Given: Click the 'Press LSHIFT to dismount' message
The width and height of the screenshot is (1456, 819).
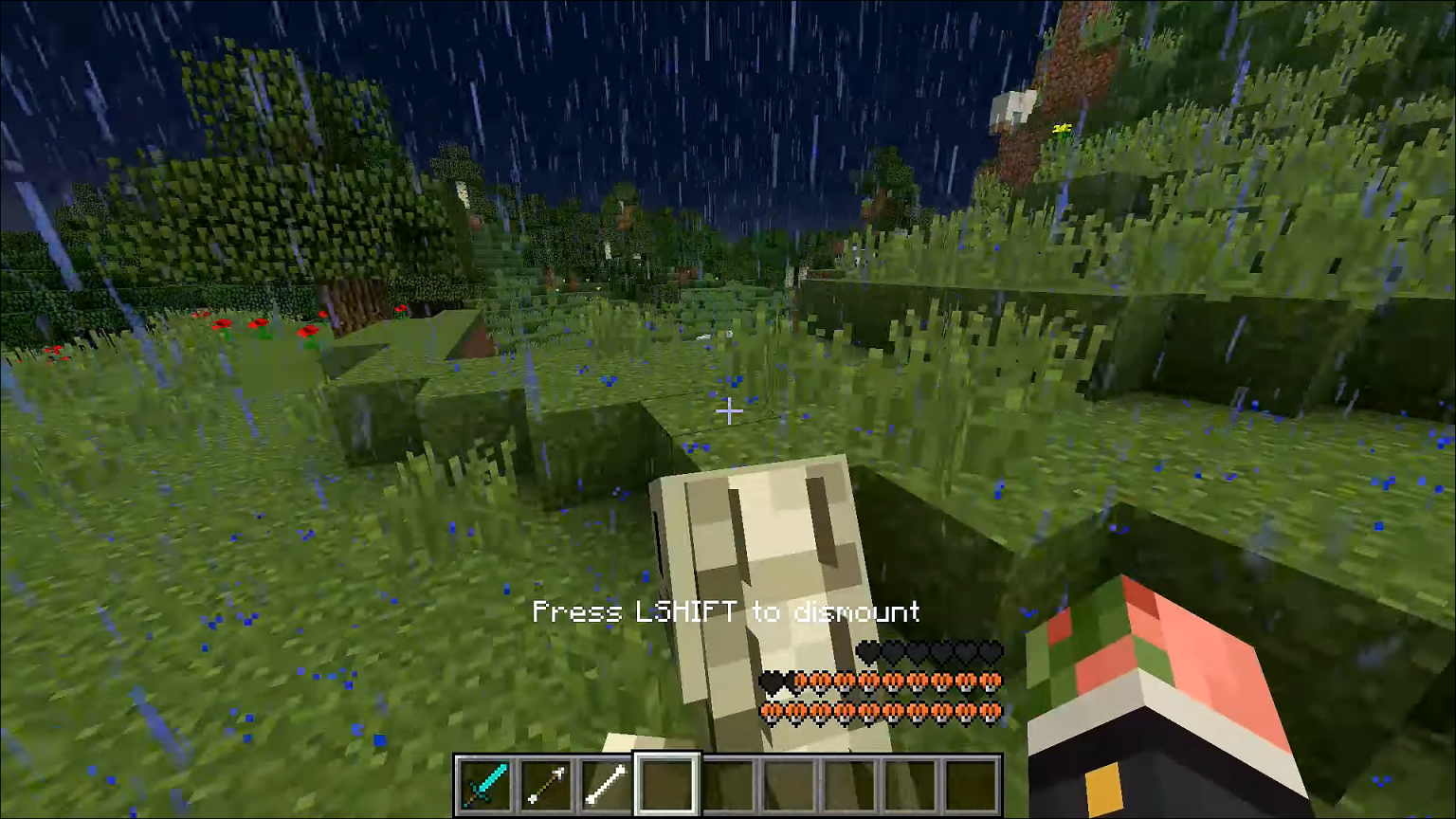Looking at the screenshot, I should tap(726, 612).
